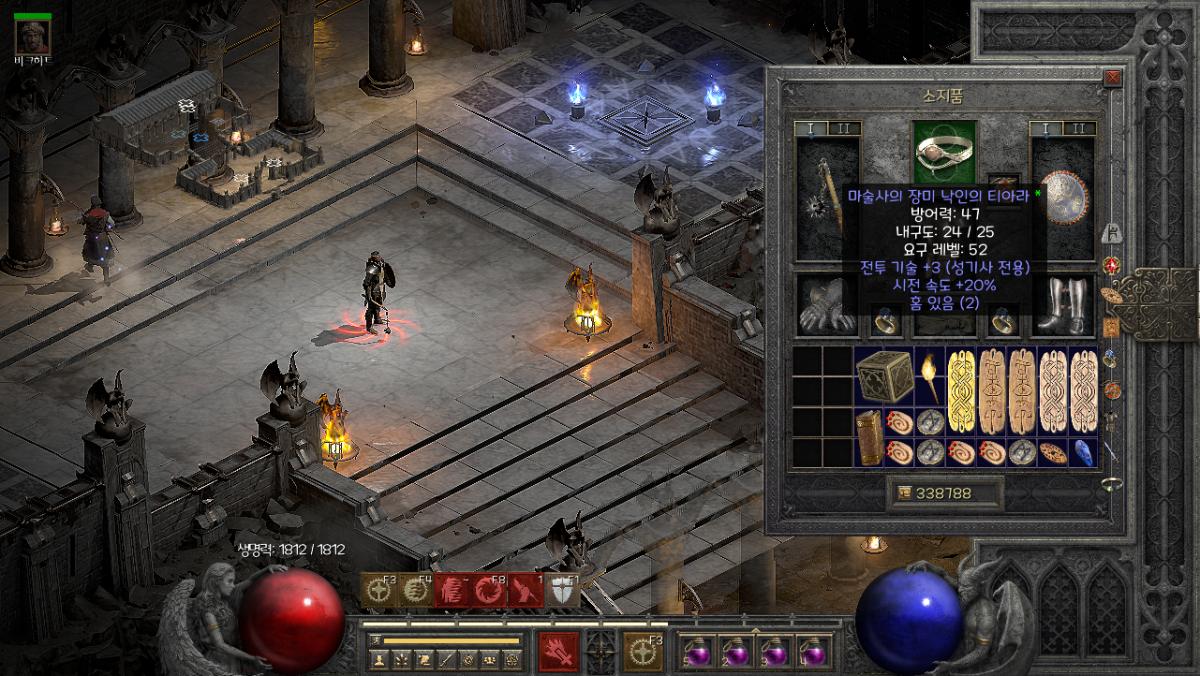Screen dimensions: 1200x676
Task: Switch to weapon set II above the shield
Action: (1080, 129)
